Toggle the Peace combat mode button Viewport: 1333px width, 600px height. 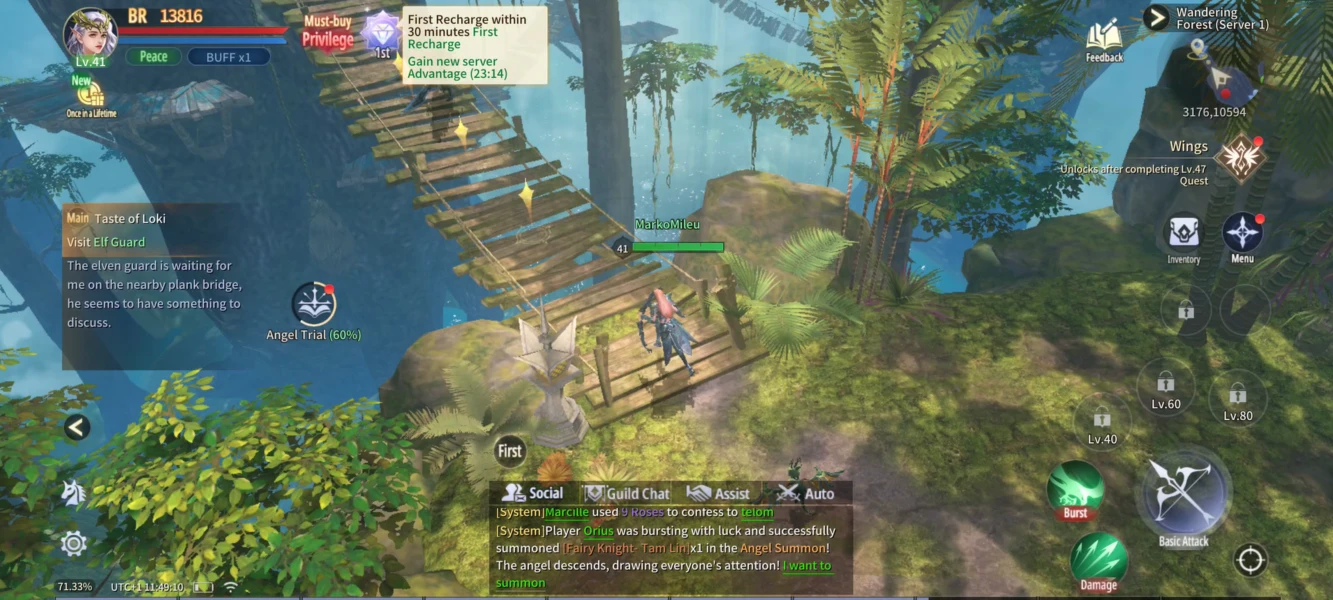pyautogui.click(x=153, y=57)
